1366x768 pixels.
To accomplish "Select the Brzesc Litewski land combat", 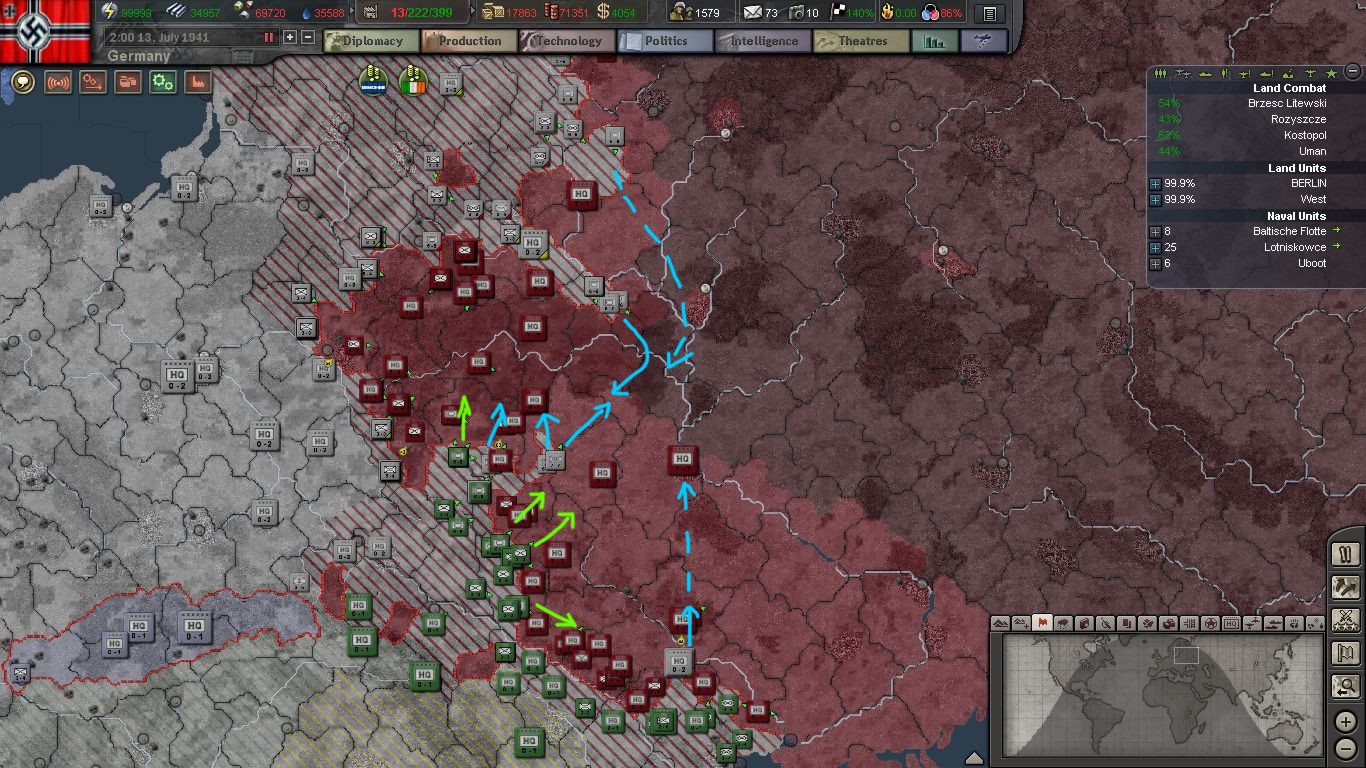I will tap(1286, 103).
